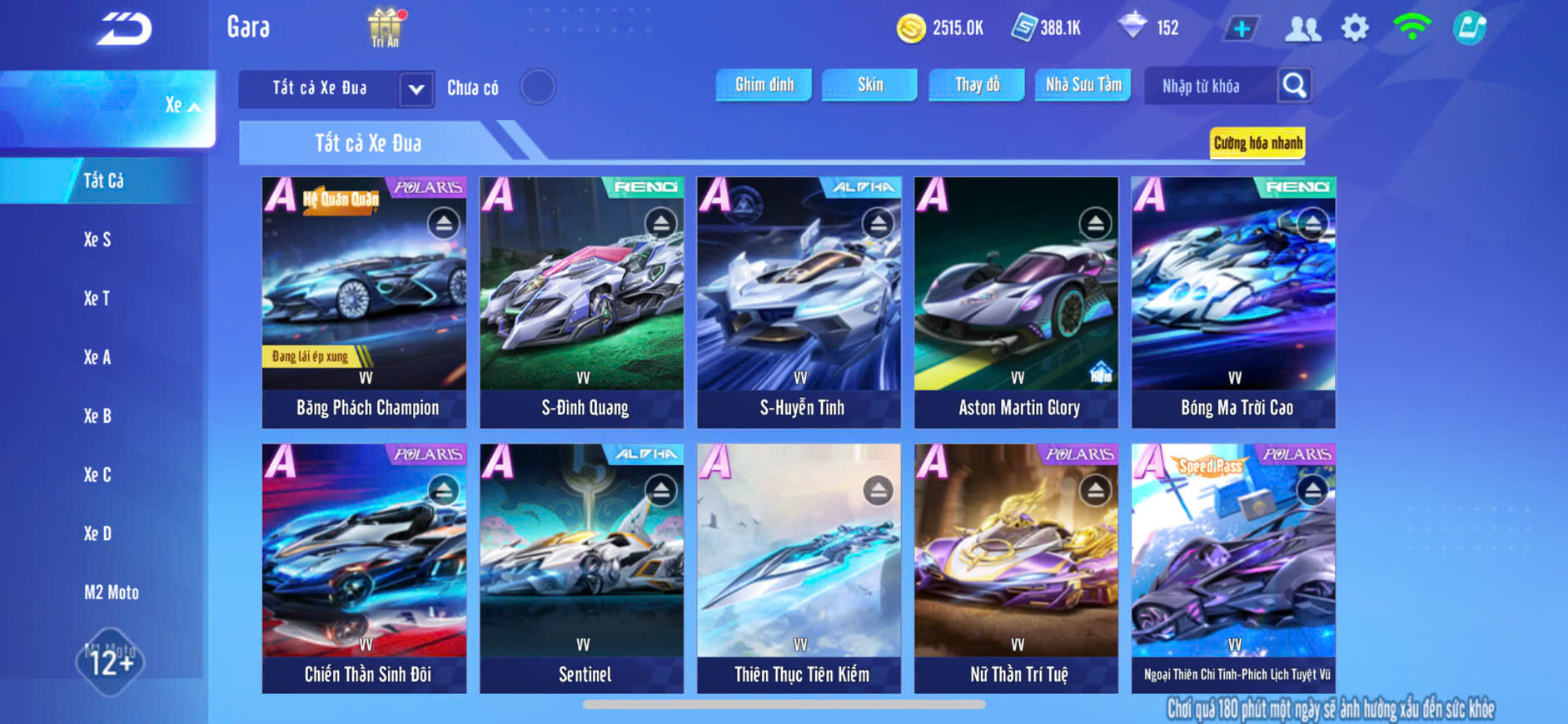
Task: Toggle the Chưa có filter
Action: pos(537,87)
